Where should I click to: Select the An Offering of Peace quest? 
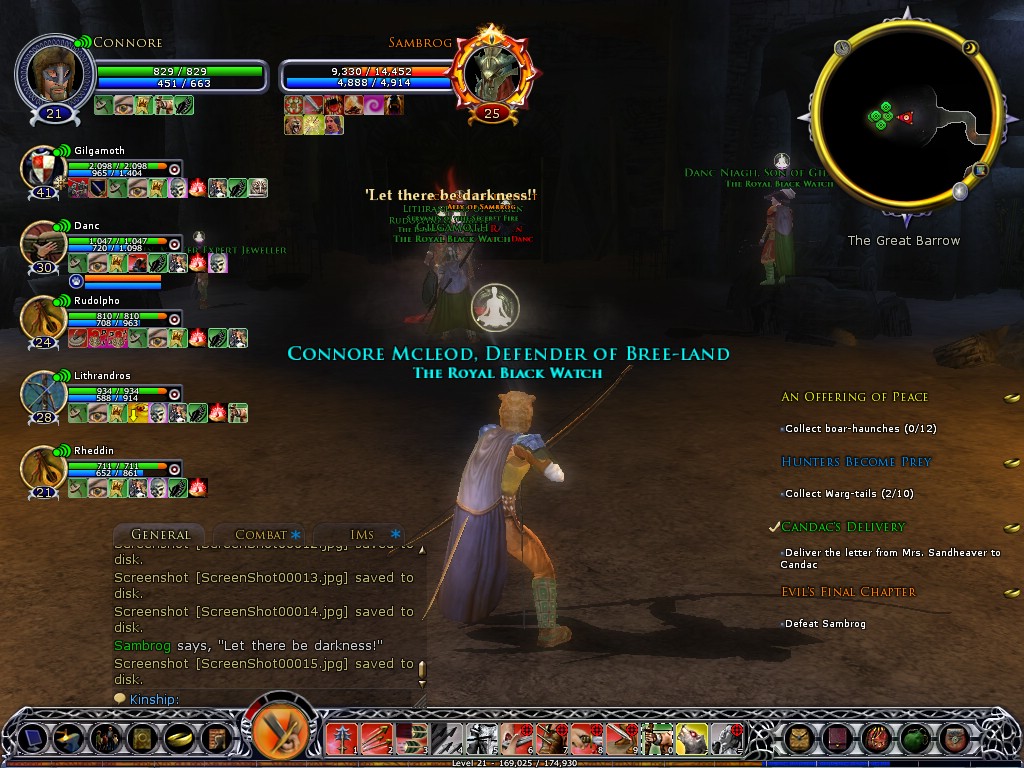[x=854, y=397]
